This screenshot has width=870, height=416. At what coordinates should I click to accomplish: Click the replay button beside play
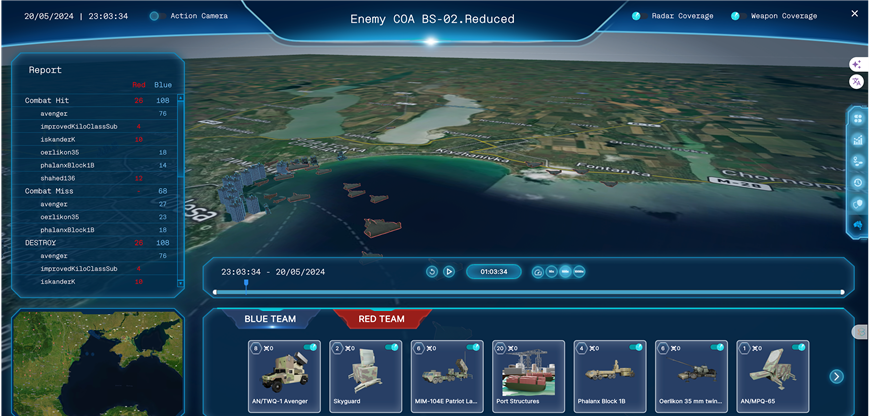[x=432, y=271]
